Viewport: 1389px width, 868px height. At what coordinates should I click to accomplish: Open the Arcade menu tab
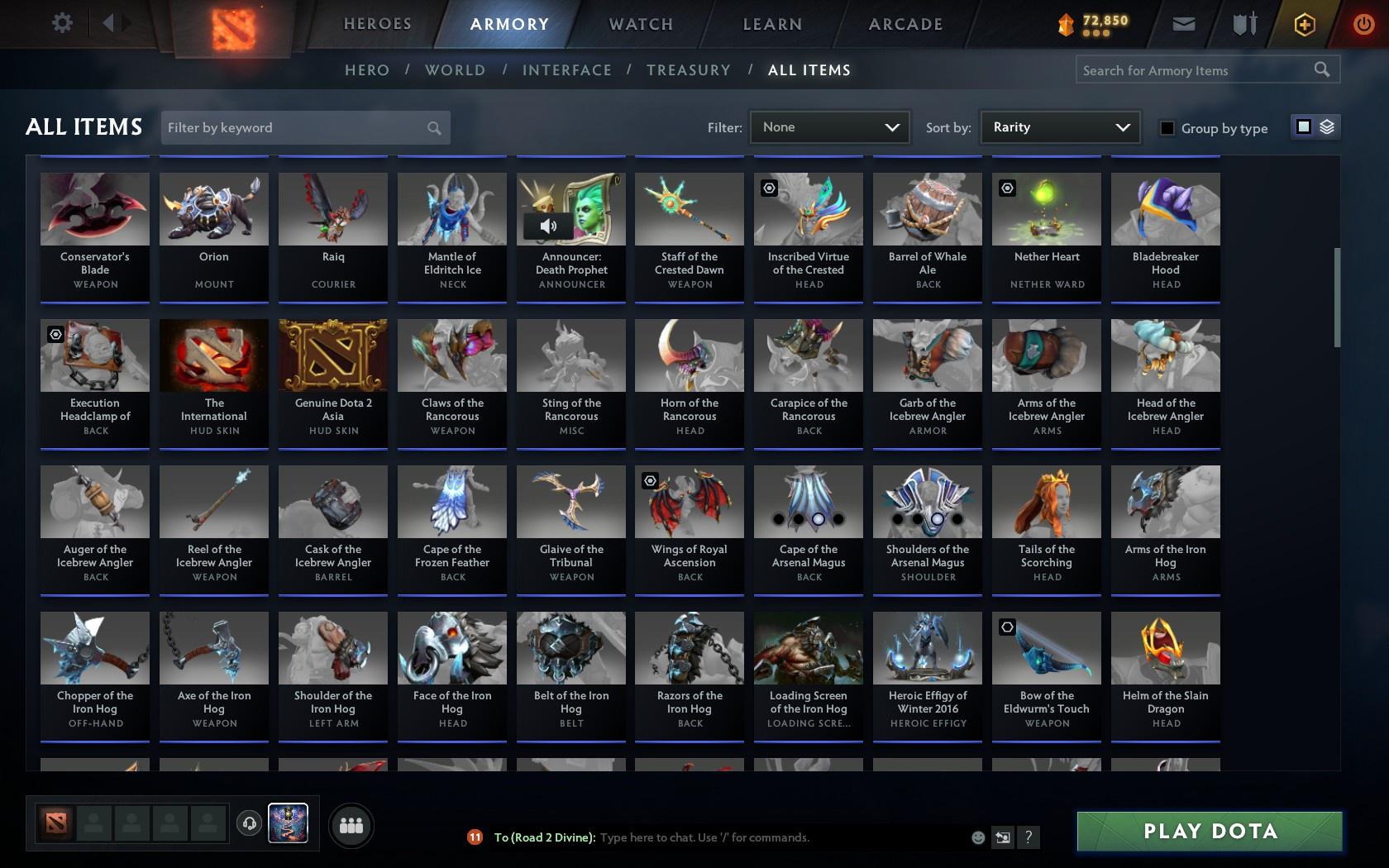coord(905,24)
